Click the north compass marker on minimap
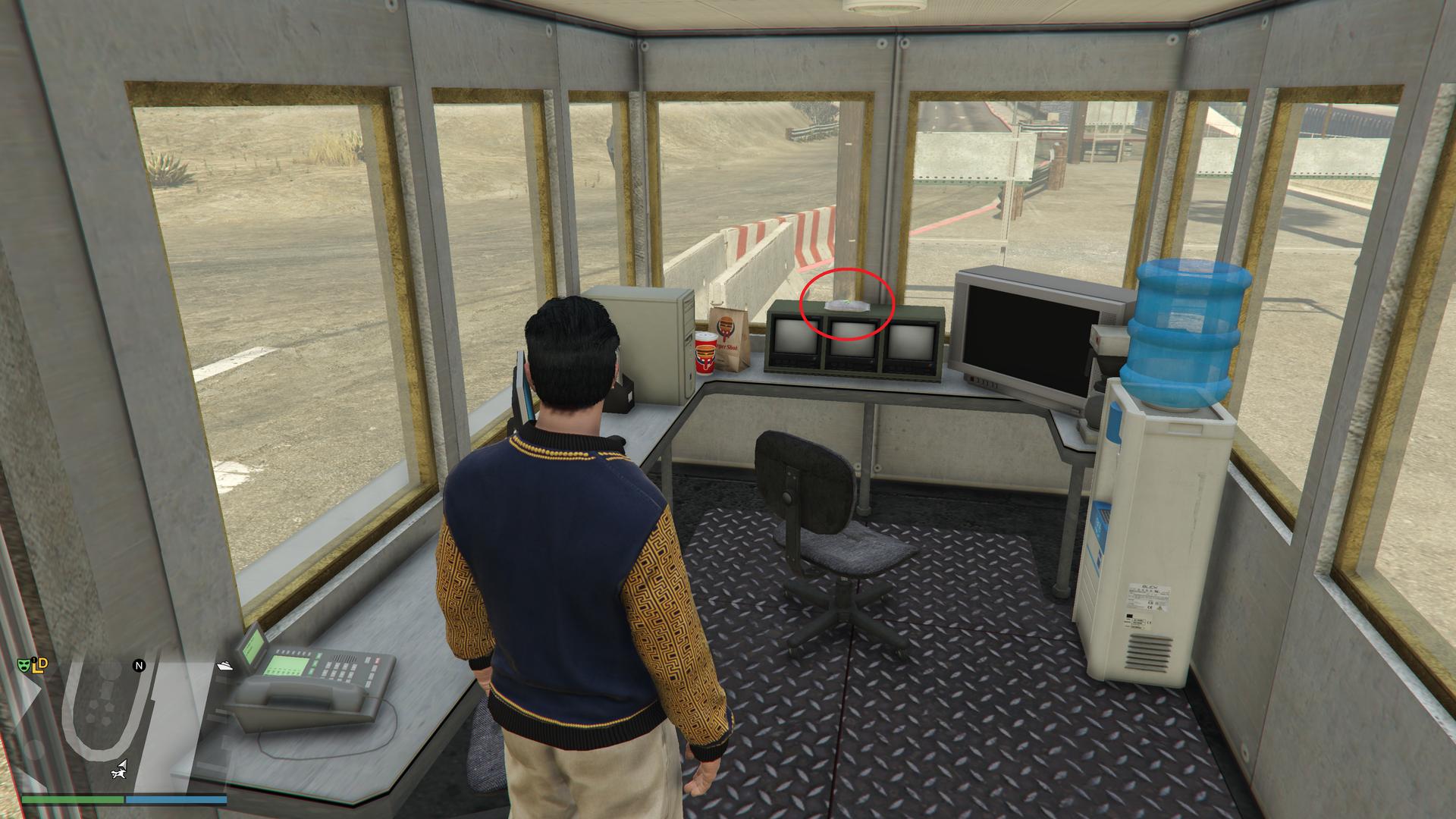 coord(139,666)
